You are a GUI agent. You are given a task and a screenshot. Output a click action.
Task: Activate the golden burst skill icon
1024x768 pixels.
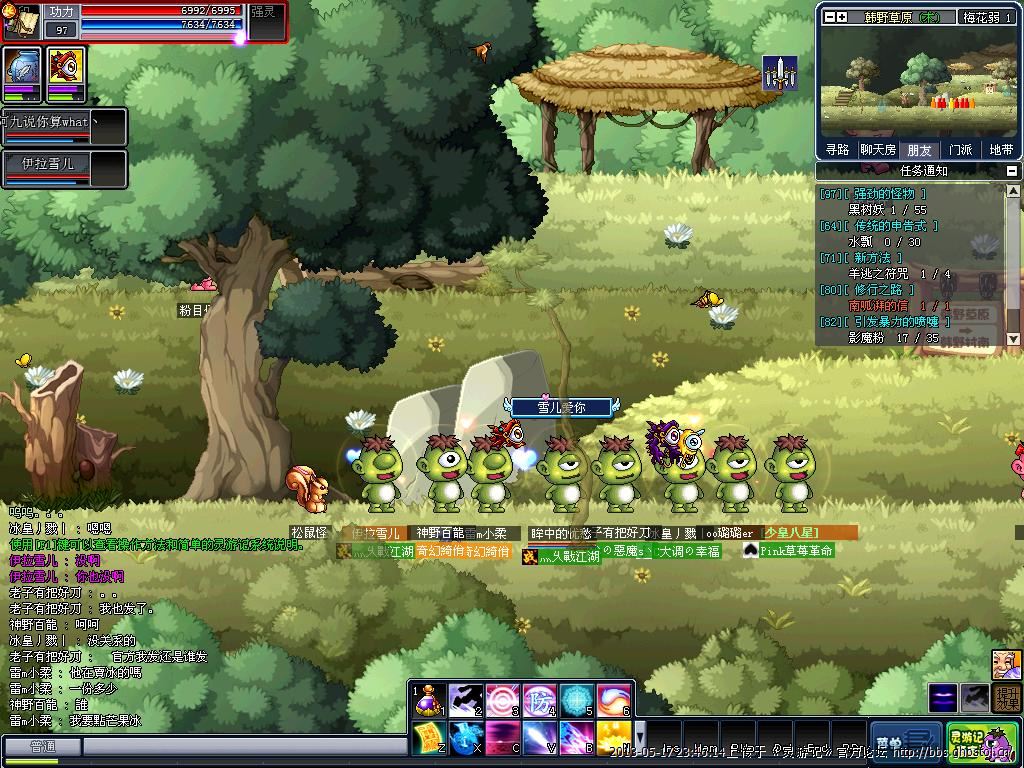point(614,738)
